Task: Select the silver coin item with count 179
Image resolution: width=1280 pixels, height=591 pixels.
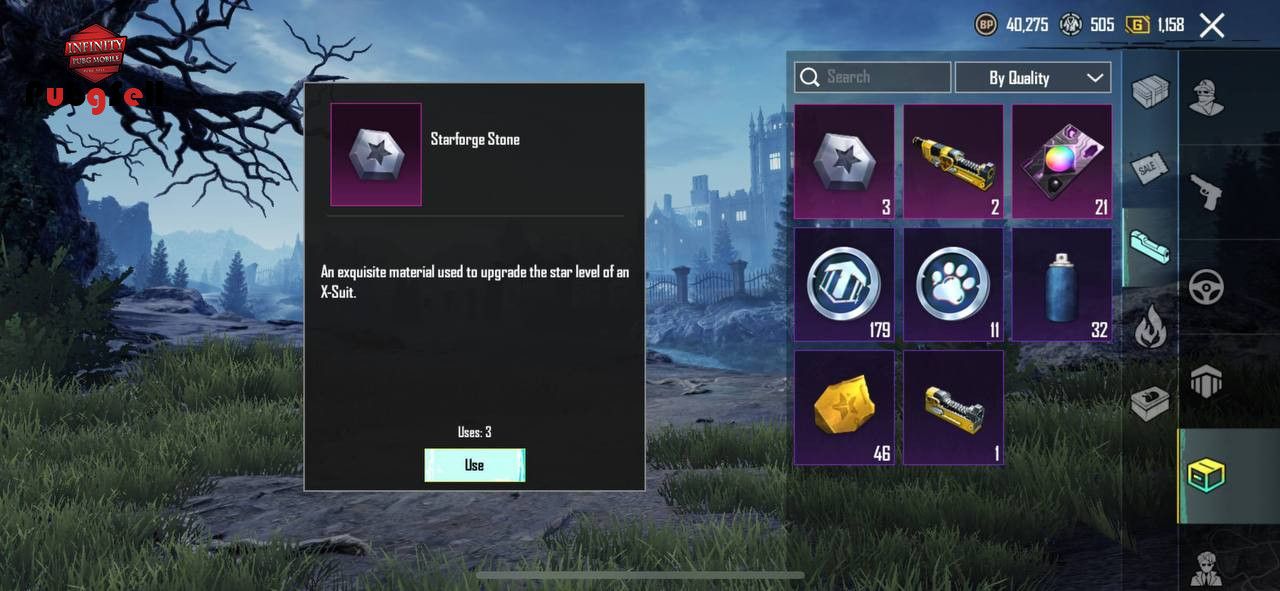Action: point(844,285)
